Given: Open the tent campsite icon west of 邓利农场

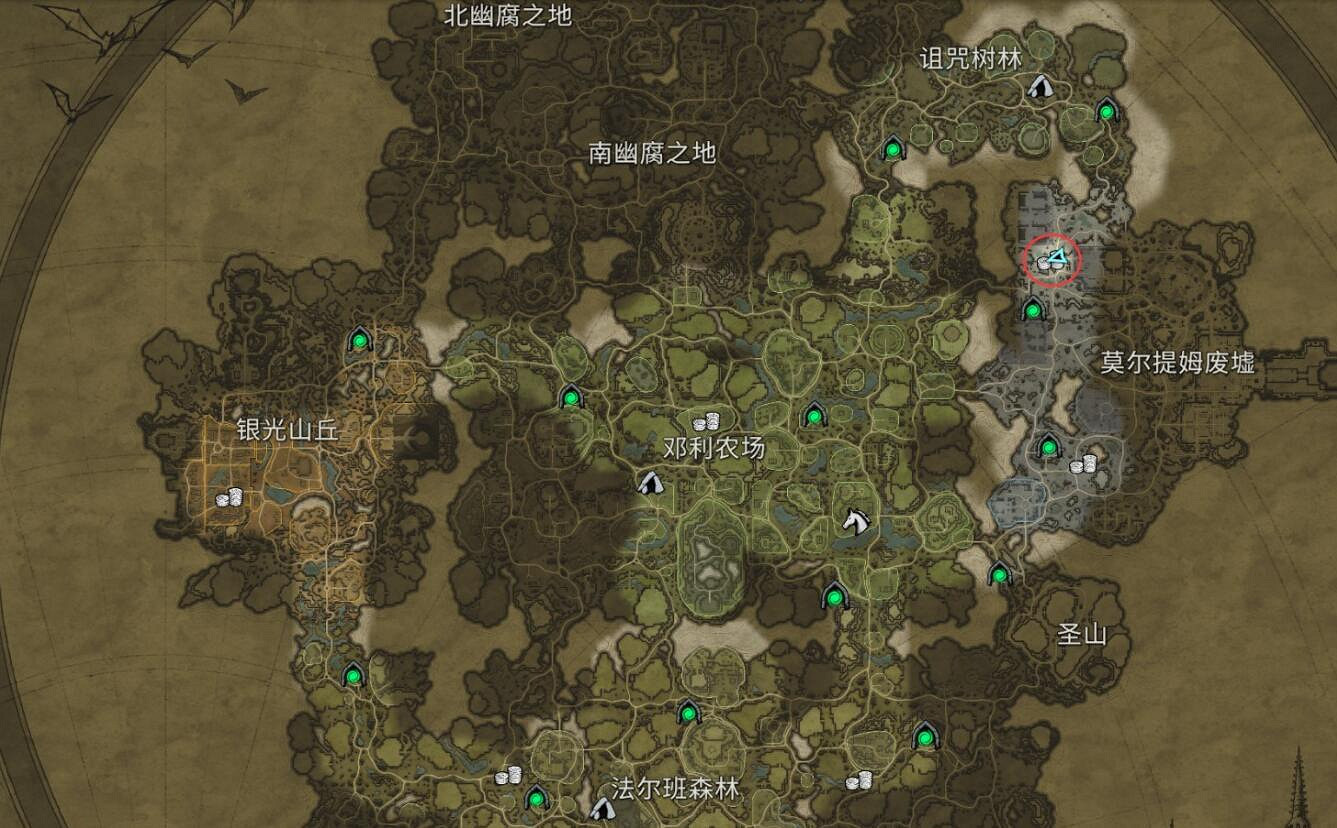Looking at the screenshot, I should tap(650, 484).
